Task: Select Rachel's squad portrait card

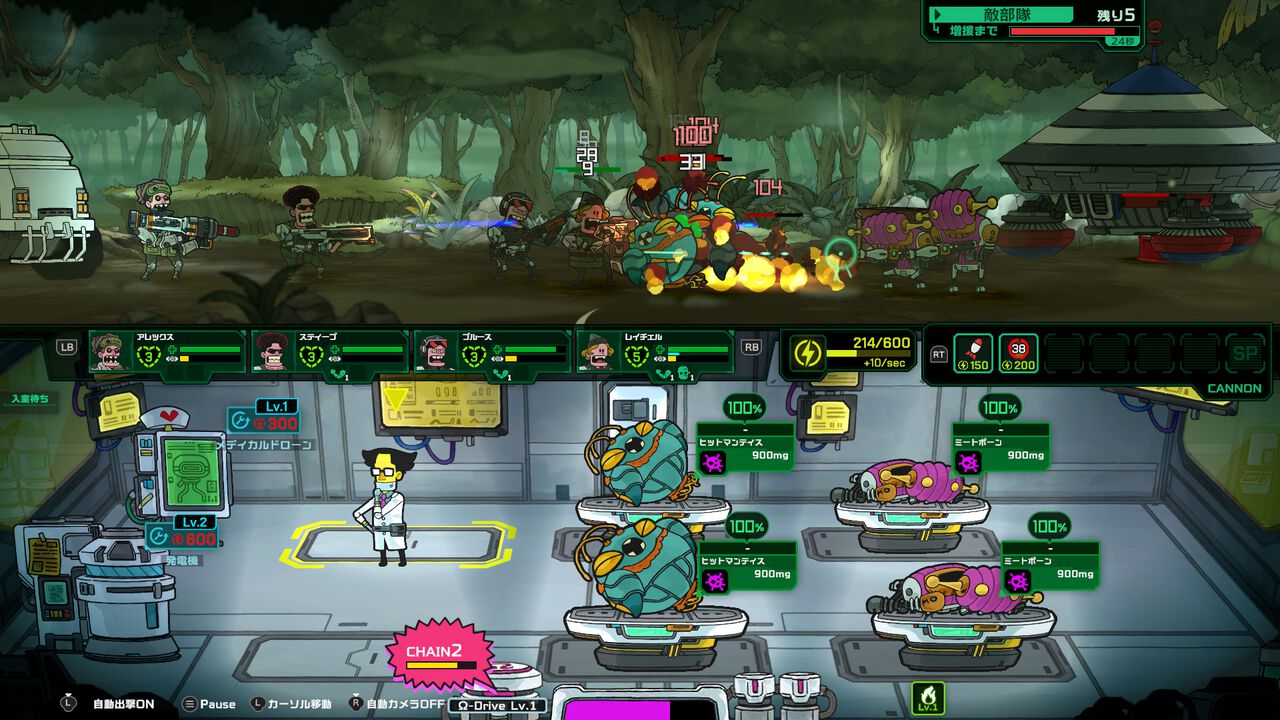Action: coord(655,352)
